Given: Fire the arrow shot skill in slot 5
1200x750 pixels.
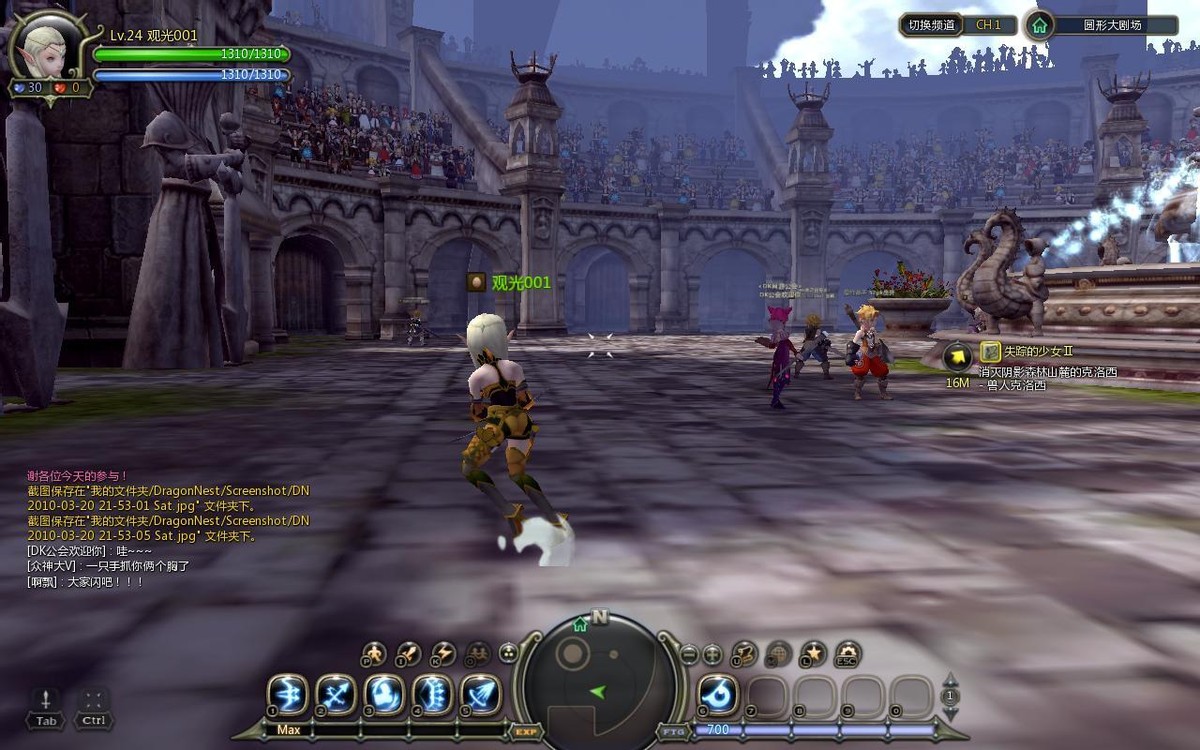Looking at the screenshot, I should coord(481,694).
